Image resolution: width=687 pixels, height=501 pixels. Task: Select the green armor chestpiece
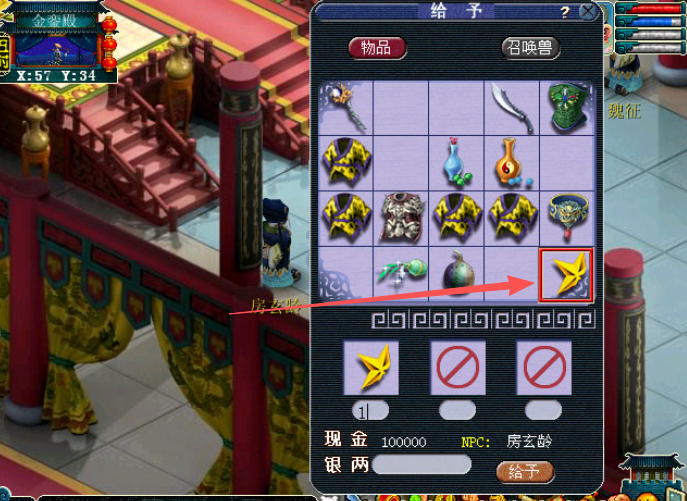coord(568,106)
